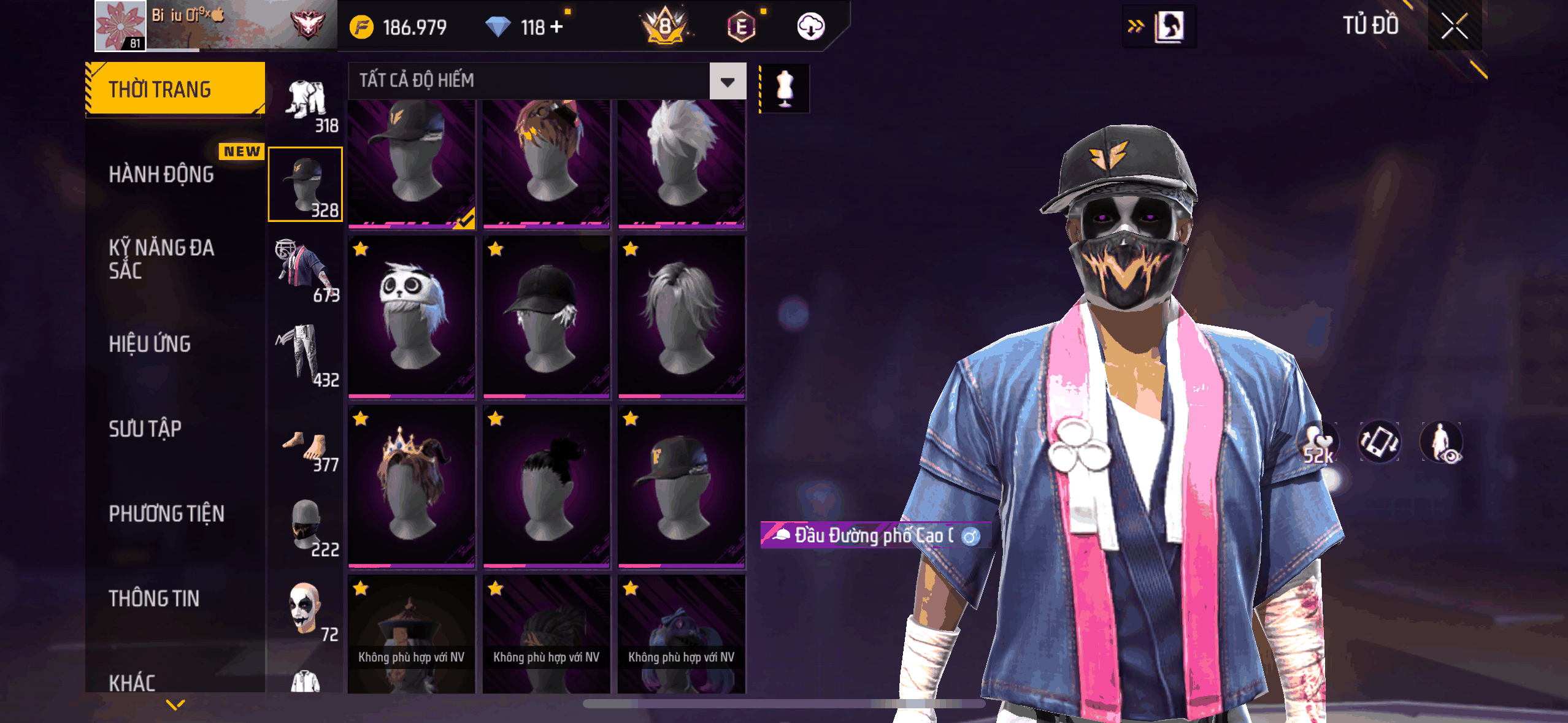This screenshot has width=1568, height=723.
Task: Add diamonds with the plus button
Action: (x=556, y=27)
